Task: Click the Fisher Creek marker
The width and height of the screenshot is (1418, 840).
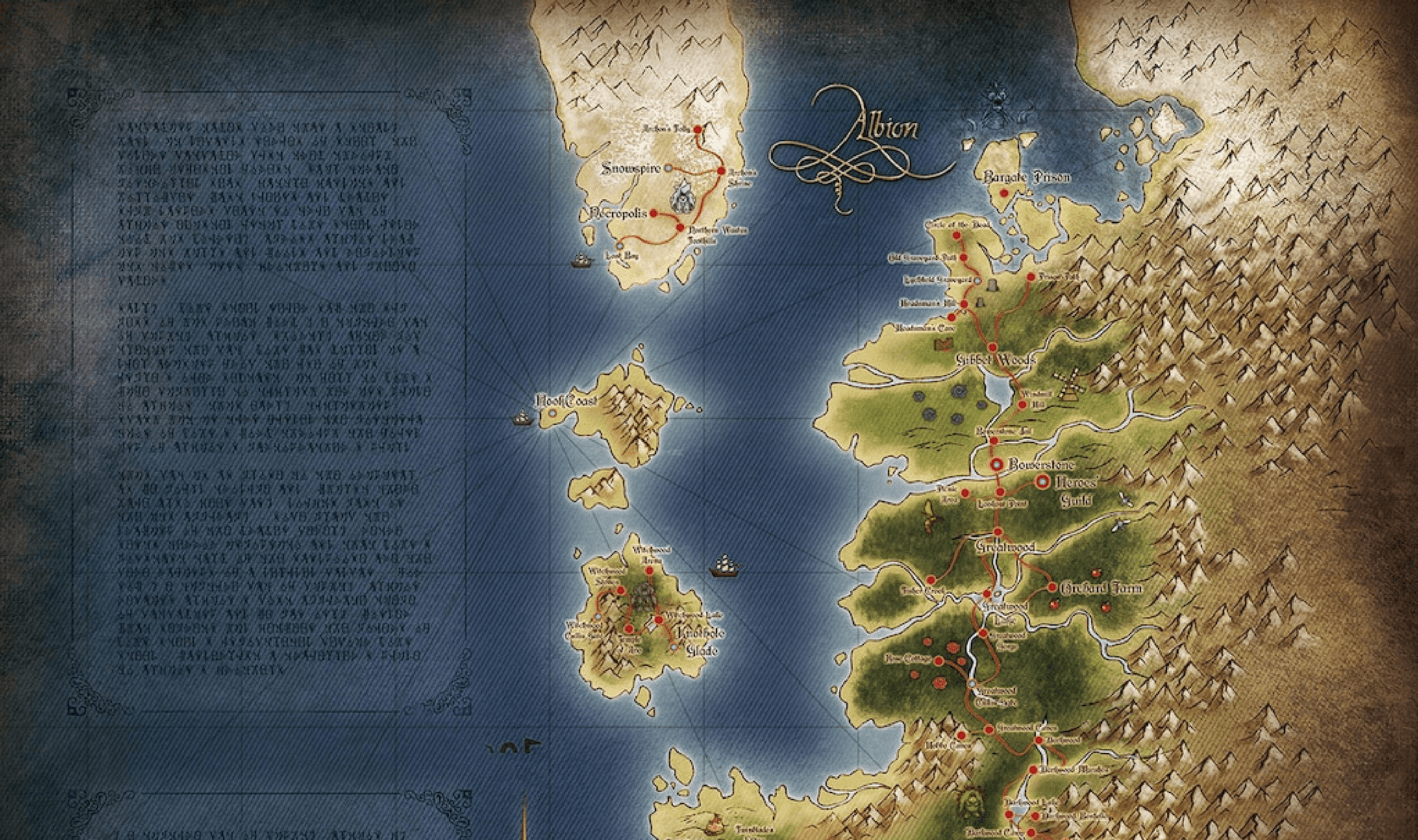Action: coord(931,580)
